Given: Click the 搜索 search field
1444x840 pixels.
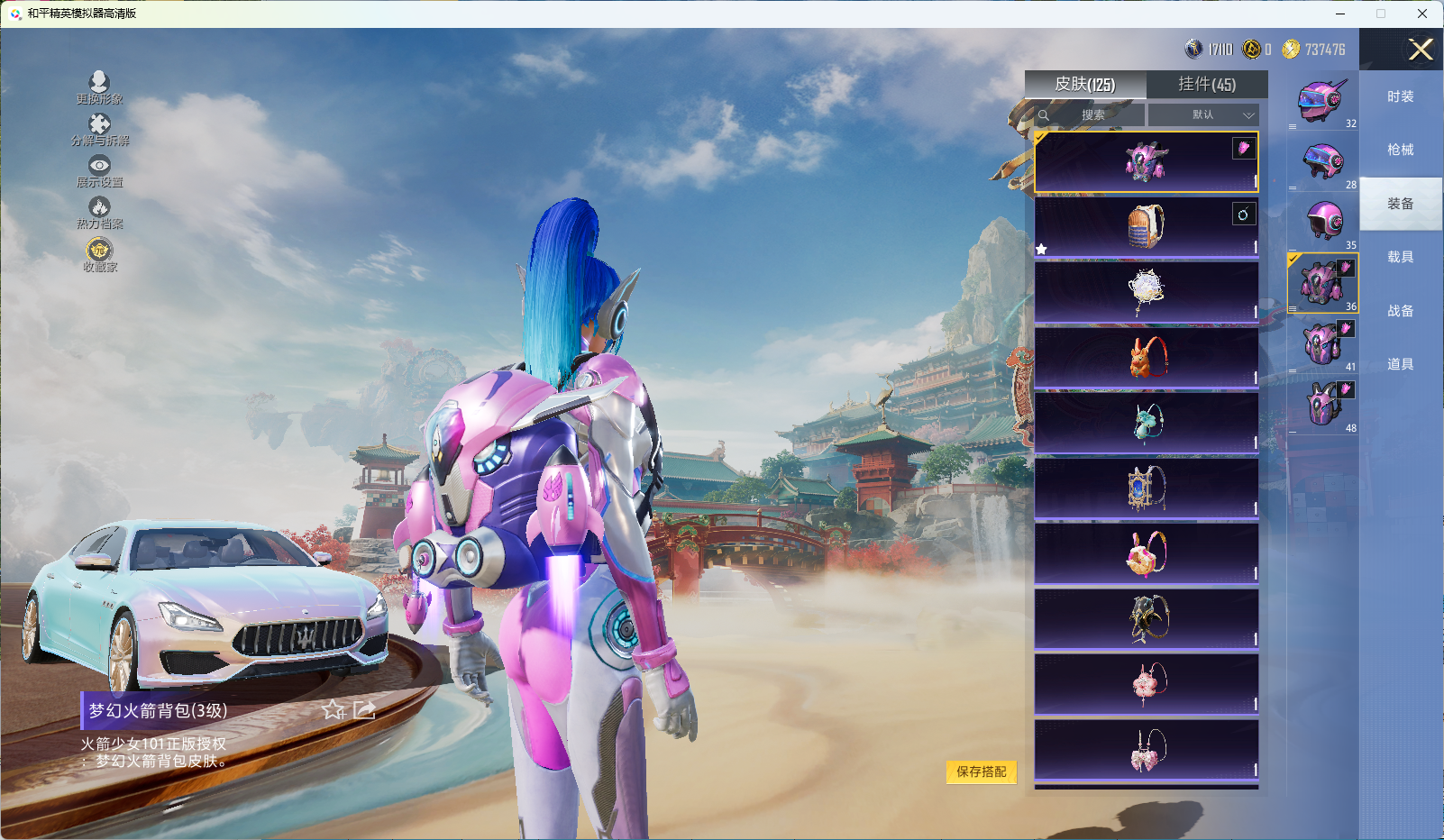Looking at the screenshot, I should click(1092, 115).
